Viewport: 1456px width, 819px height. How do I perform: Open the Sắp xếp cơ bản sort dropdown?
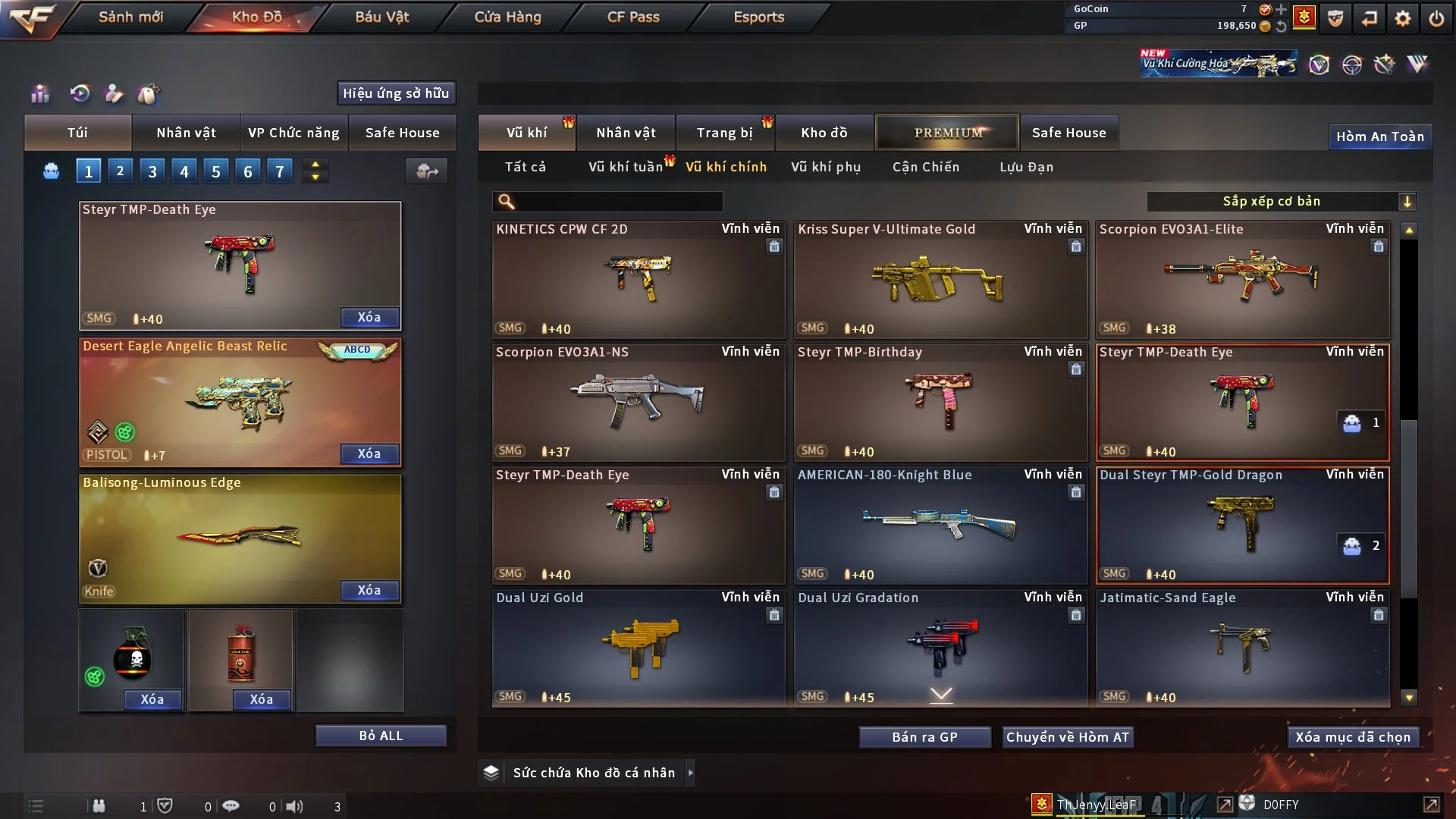1281,202
